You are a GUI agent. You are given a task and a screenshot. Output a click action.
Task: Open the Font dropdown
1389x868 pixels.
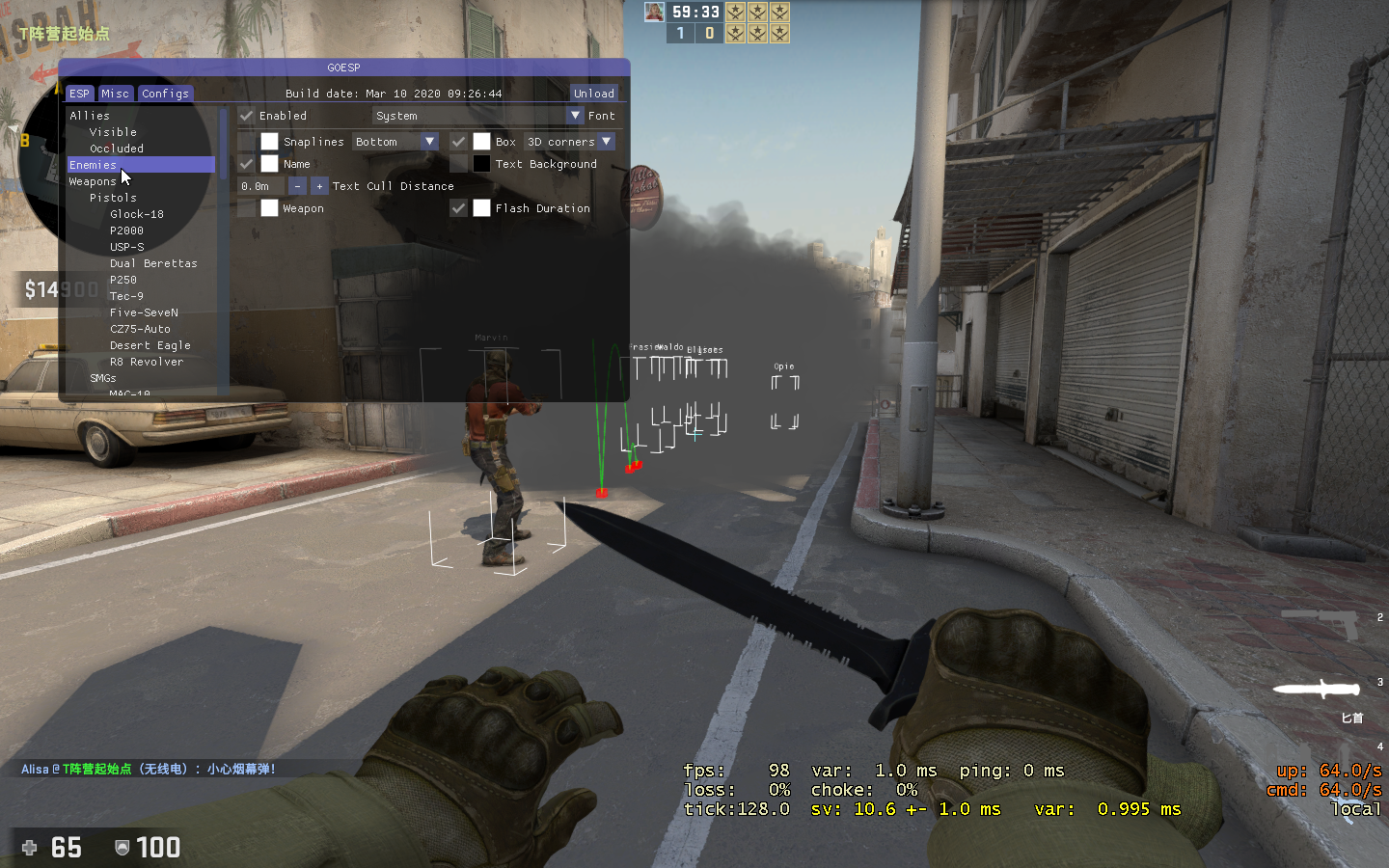[x=577, y=116]
